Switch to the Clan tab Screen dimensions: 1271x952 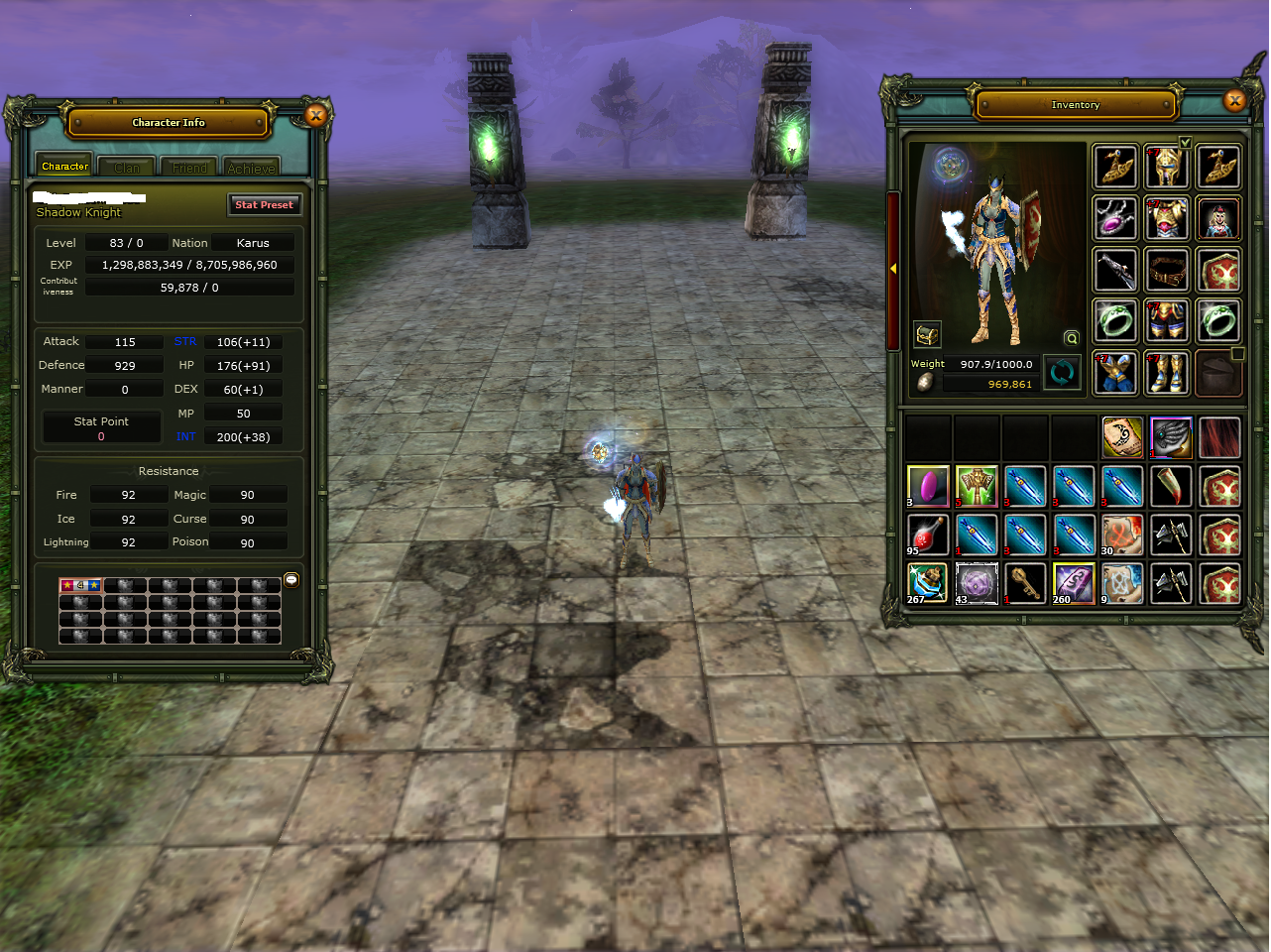(127, 168)
